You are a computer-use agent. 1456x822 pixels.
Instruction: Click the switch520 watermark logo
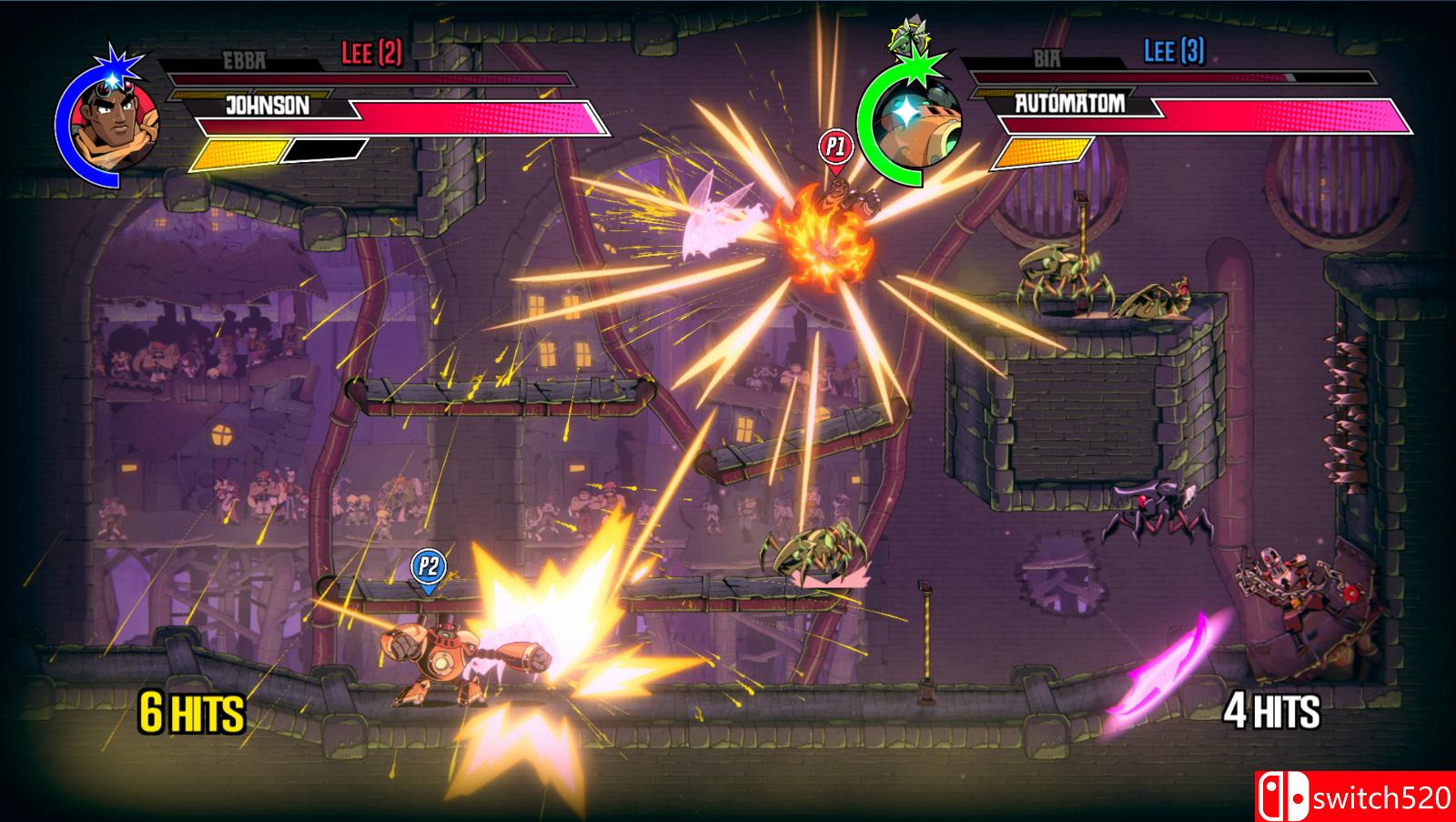(x=1355, y=797)
